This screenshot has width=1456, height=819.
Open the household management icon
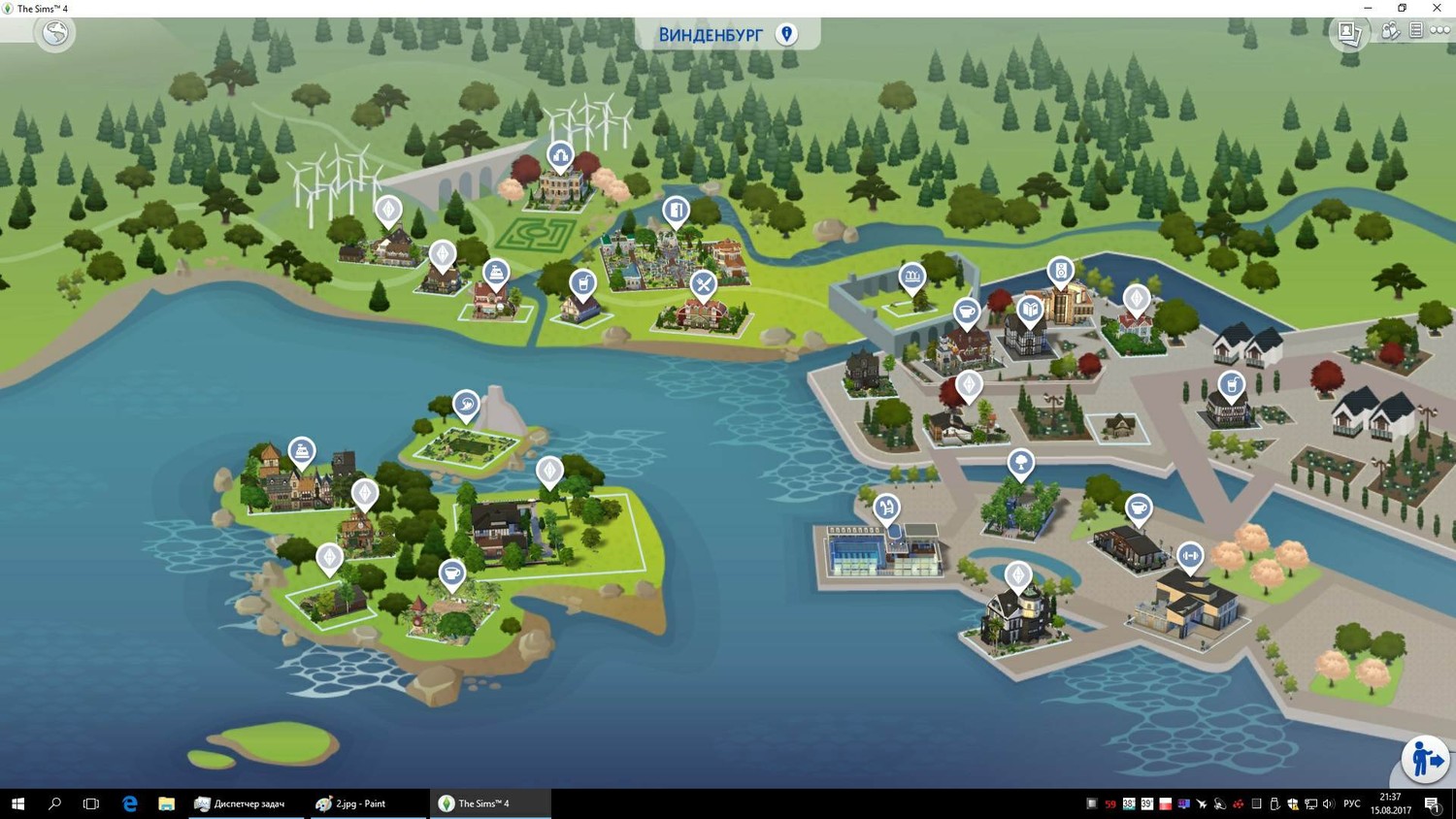pyautogui.click(x=1390, y=31)
